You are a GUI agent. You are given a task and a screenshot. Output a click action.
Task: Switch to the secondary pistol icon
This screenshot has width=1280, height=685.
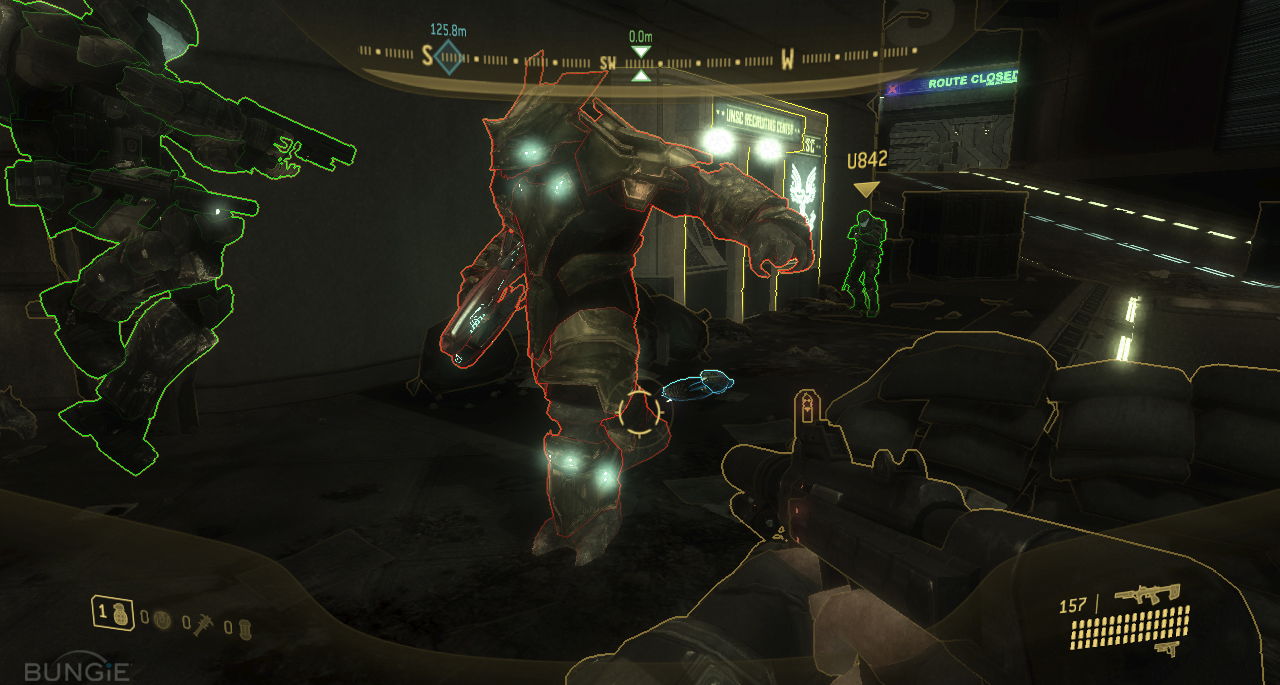click(x=1166, y=649)
